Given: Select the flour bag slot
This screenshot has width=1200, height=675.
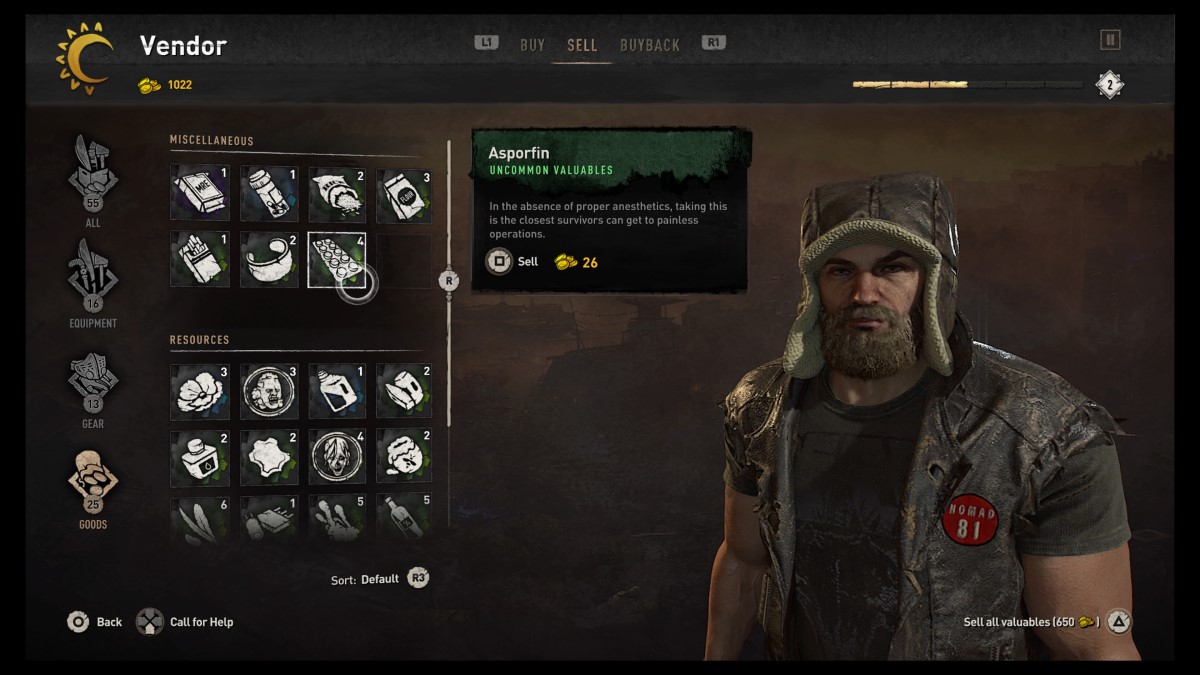Looking at the screenshot, I should 405,194.
